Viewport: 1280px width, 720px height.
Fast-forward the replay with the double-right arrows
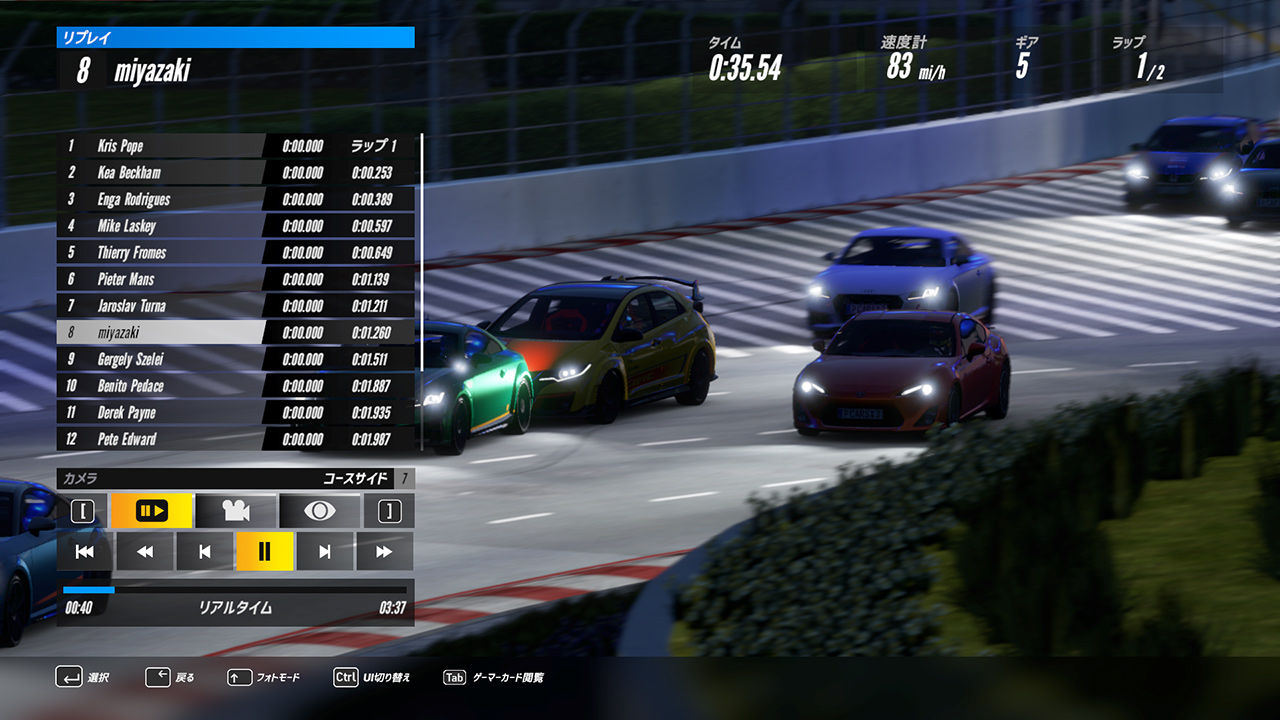pos(384,551)
